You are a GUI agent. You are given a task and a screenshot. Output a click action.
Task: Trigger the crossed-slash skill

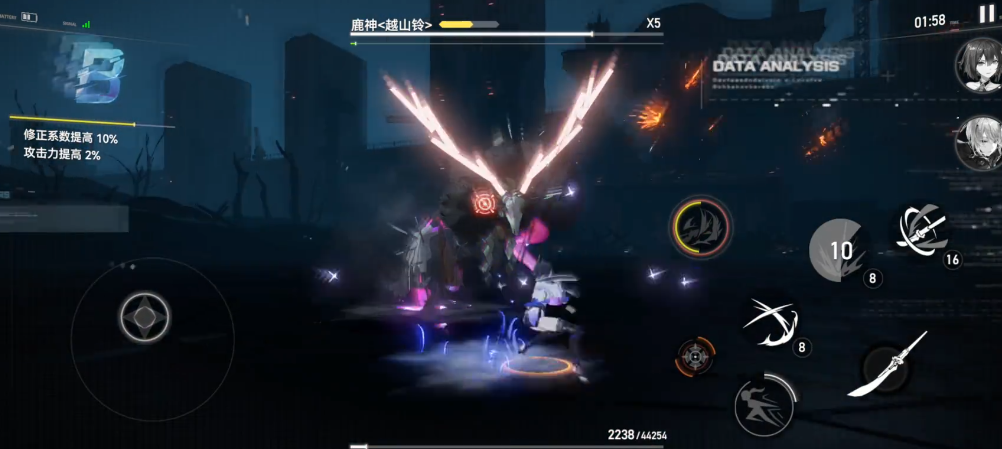[x=770, y=322]
